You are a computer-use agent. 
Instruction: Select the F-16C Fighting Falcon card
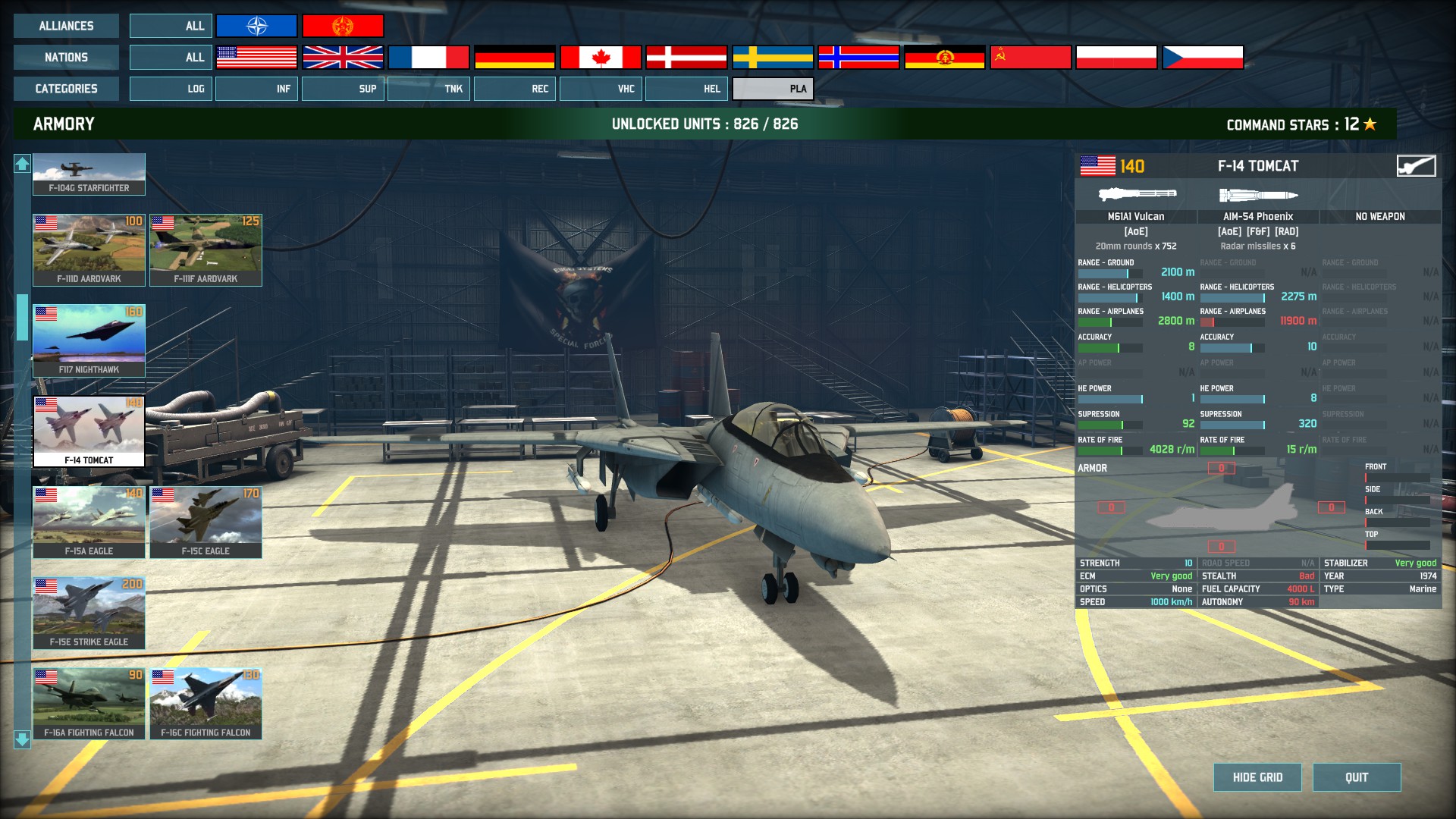tap(206, 703)
